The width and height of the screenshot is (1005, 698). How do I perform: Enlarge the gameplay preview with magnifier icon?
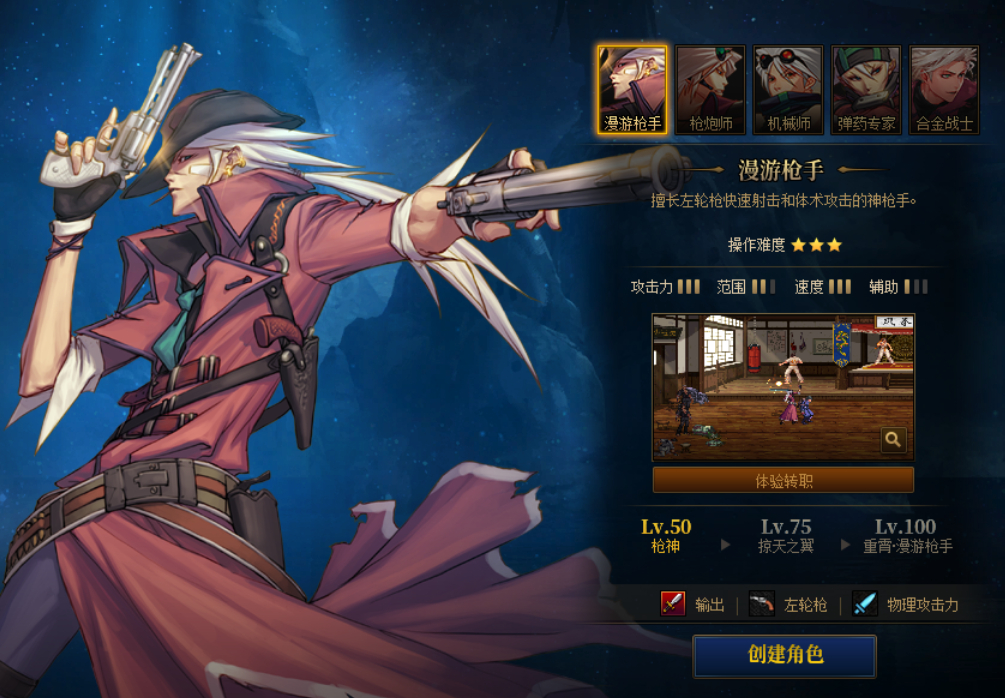[892, 439]
